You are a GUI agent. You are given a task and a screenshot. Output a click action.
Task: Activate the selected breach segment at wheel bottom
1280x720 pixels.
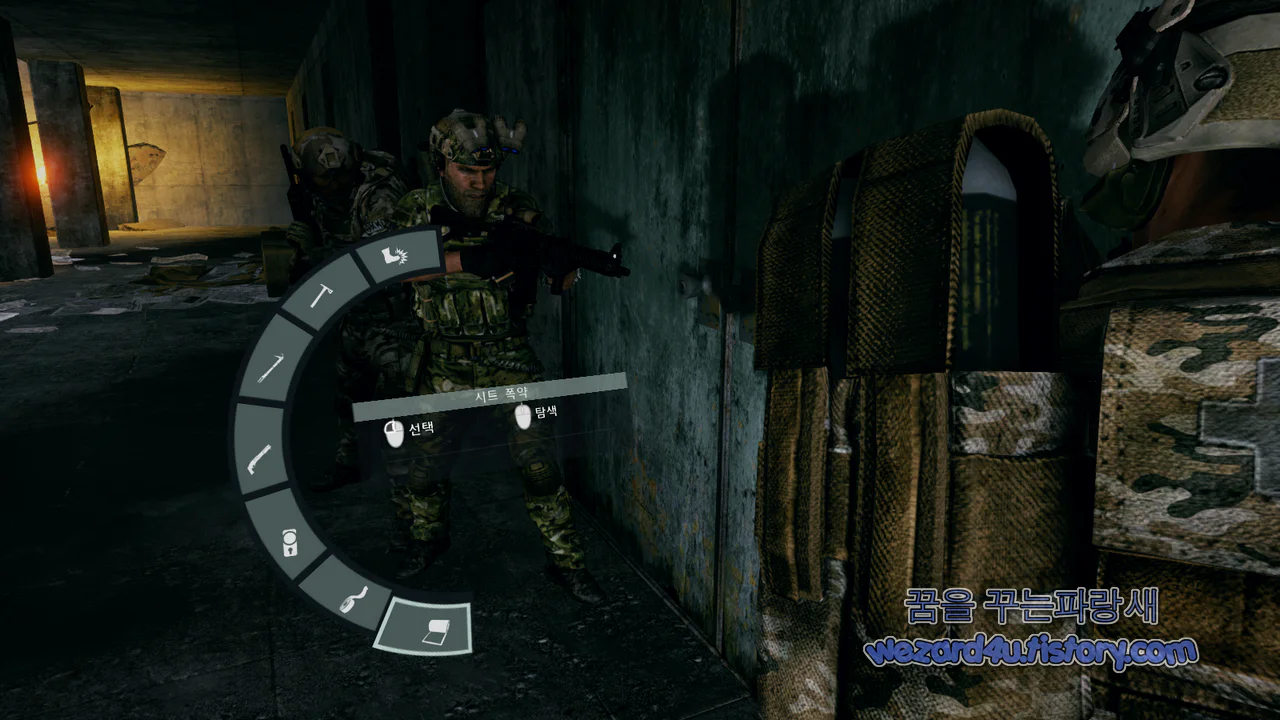tap(425, 627)
